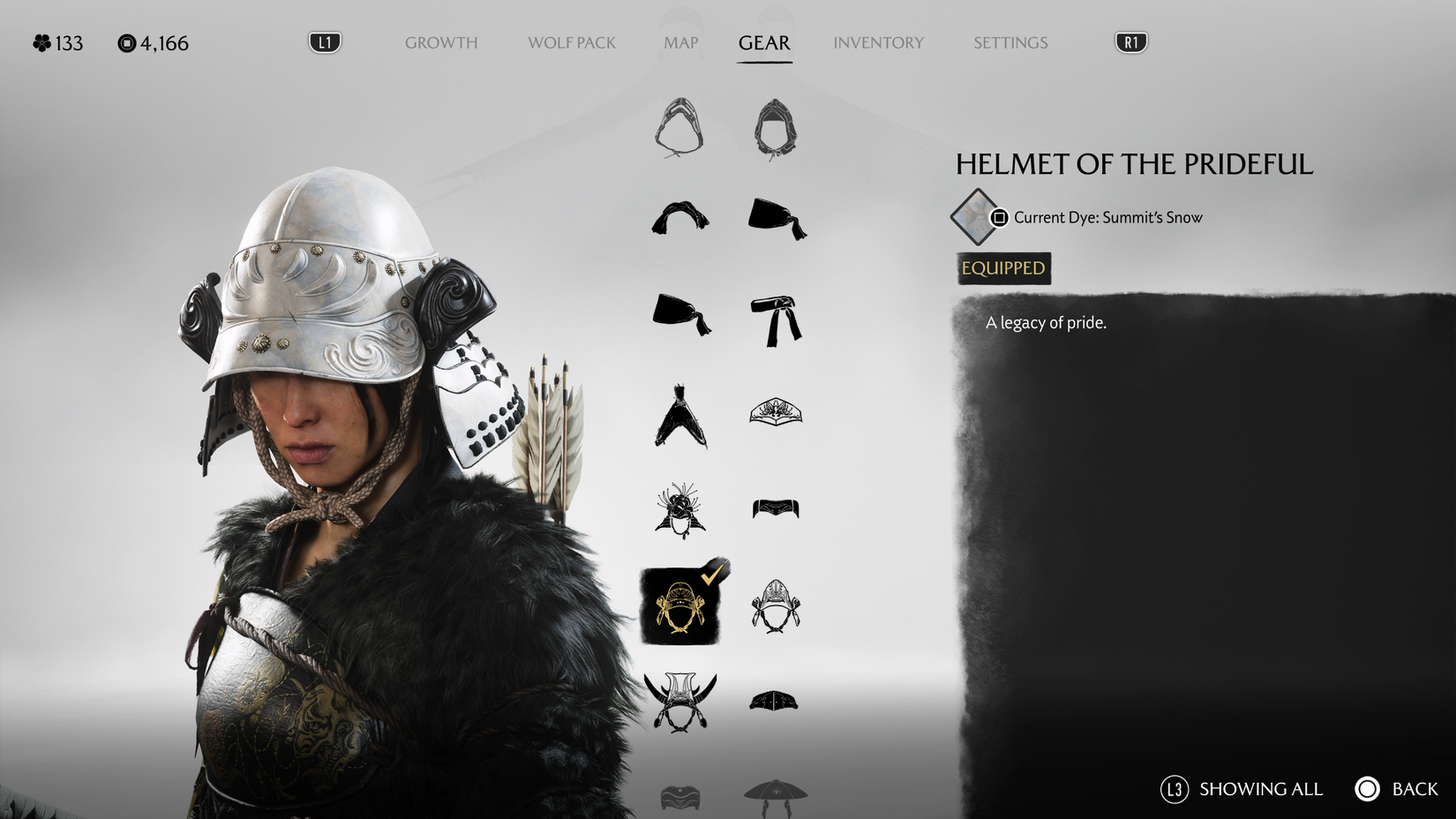Select the loose headband icon
The width and height of the screenshot is (1456, 819).
point(679,221)
